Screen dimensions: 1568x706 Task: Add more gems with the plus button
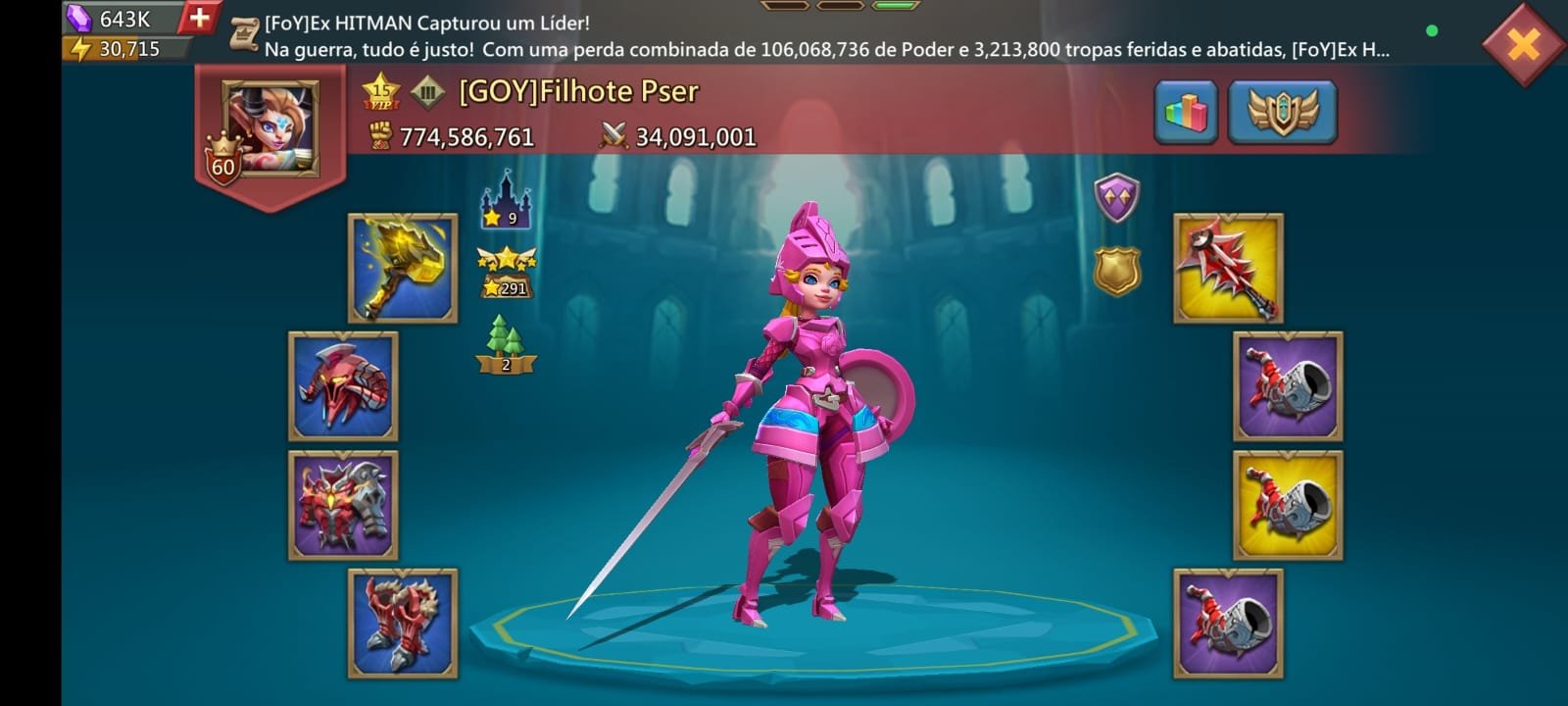click(x=199, y=18)
